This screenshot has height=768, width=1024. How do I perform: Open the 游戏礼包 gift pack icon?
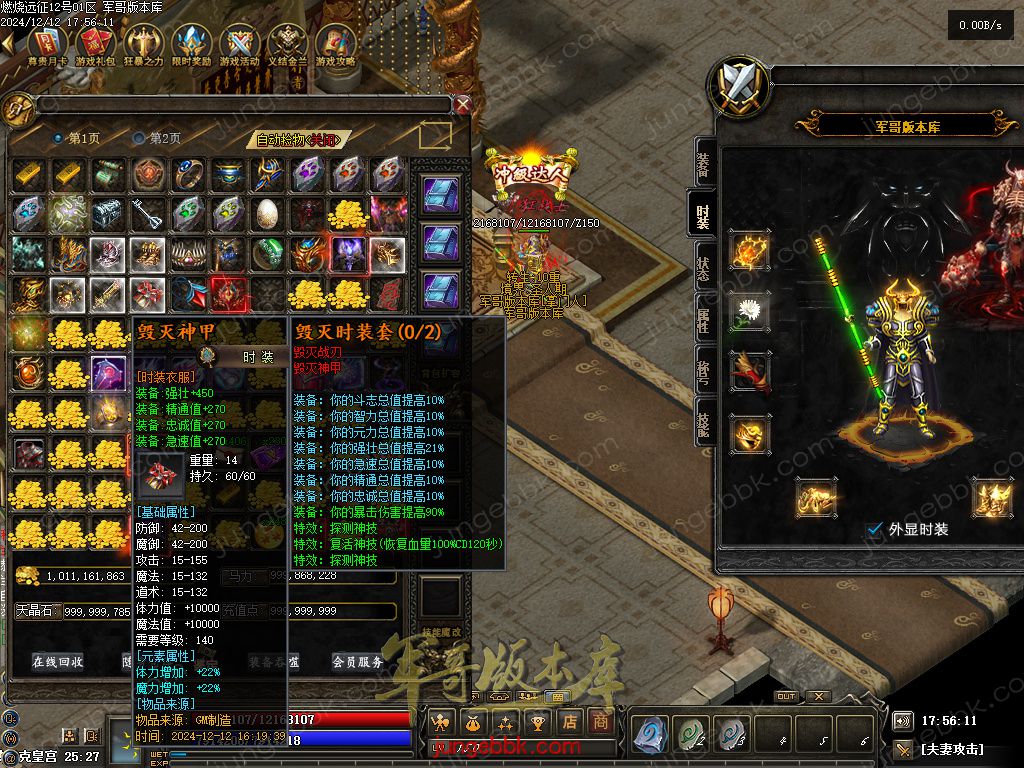pyautogui.click(x=95, y=44)
